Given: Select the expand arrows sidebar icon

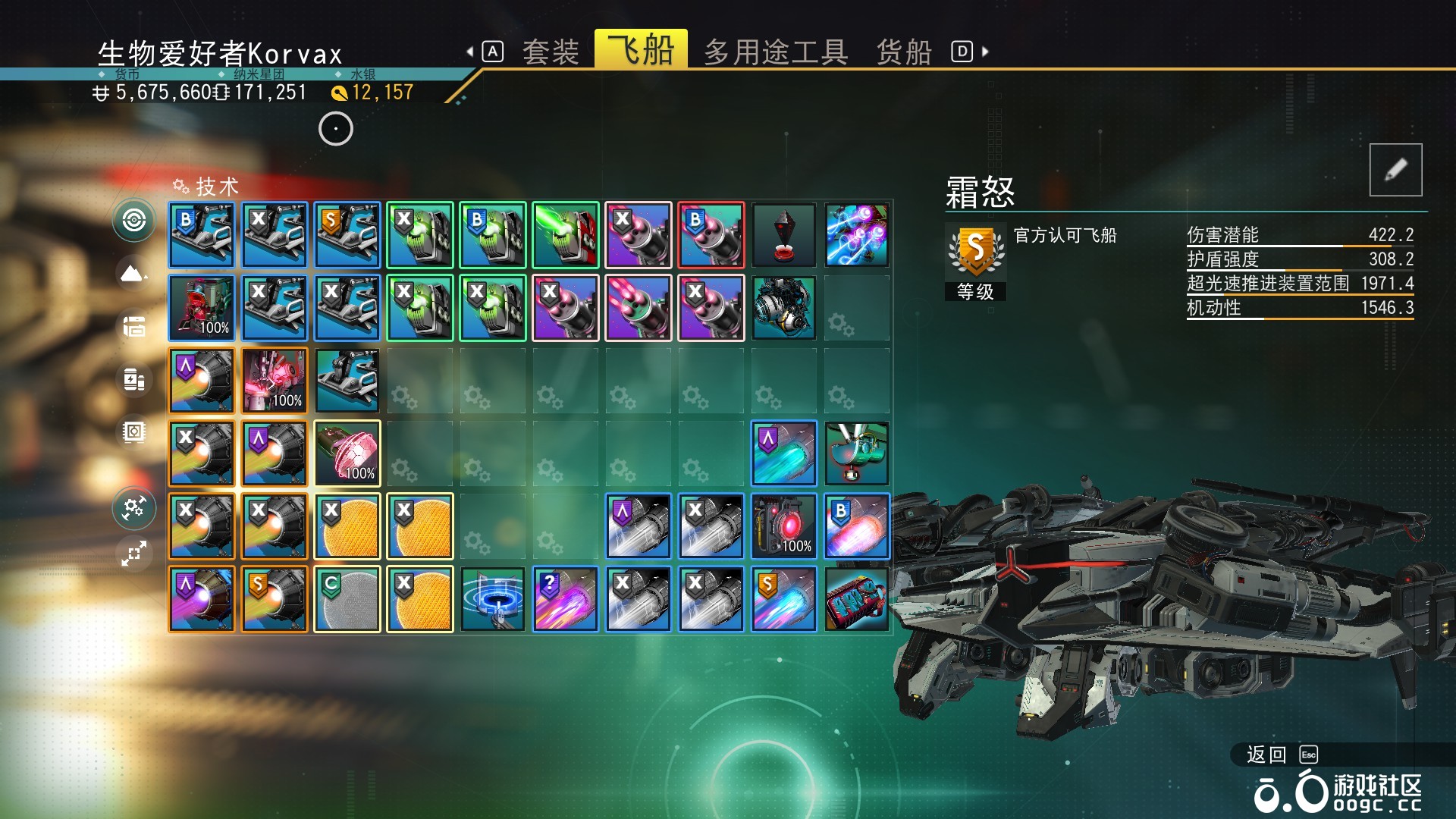Looking at the screenshot, I should 133,554.
